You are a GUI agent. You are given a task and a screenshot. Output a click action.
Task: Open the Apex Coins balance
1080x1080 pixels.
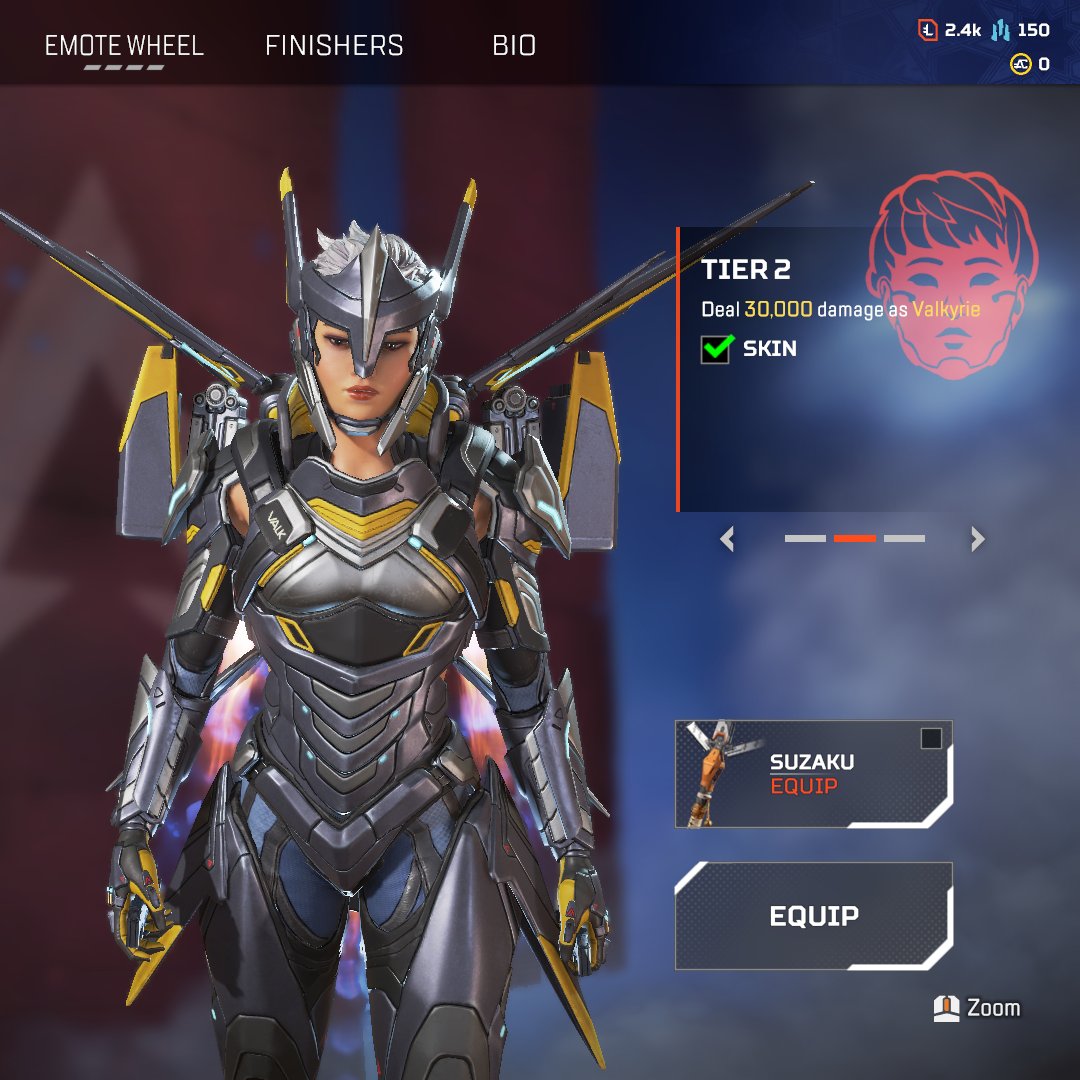1030,64
